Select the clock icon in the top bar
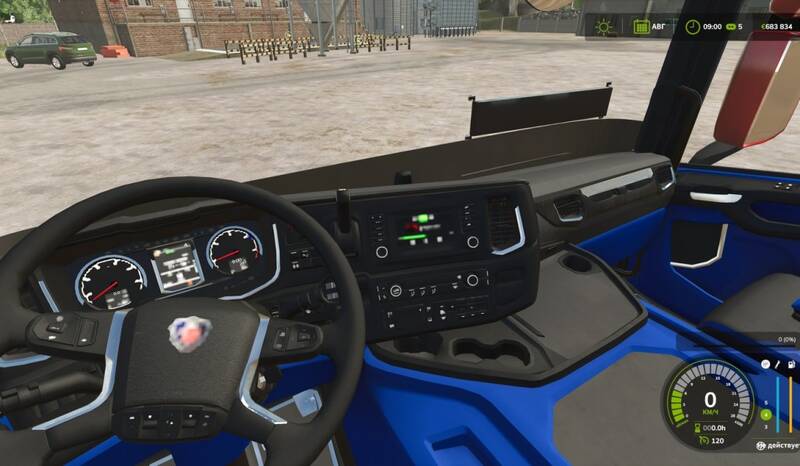Screen dimensions: 800x466 pos(692,26)
